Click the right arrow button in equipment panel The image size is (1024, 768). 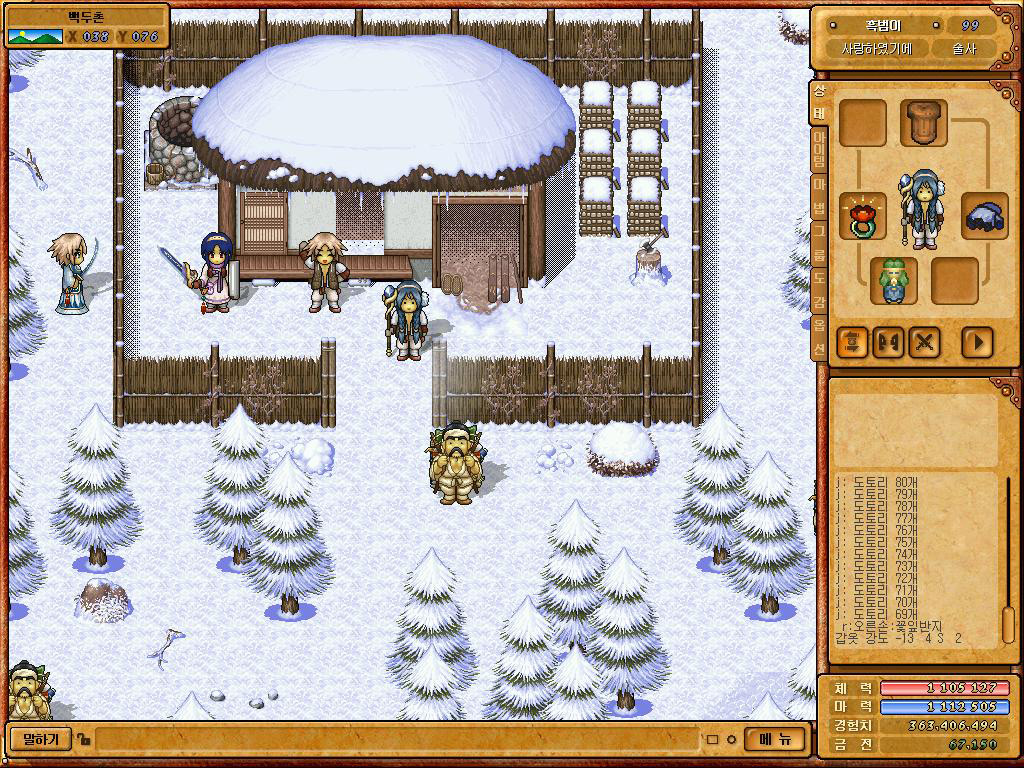[977, 342]
